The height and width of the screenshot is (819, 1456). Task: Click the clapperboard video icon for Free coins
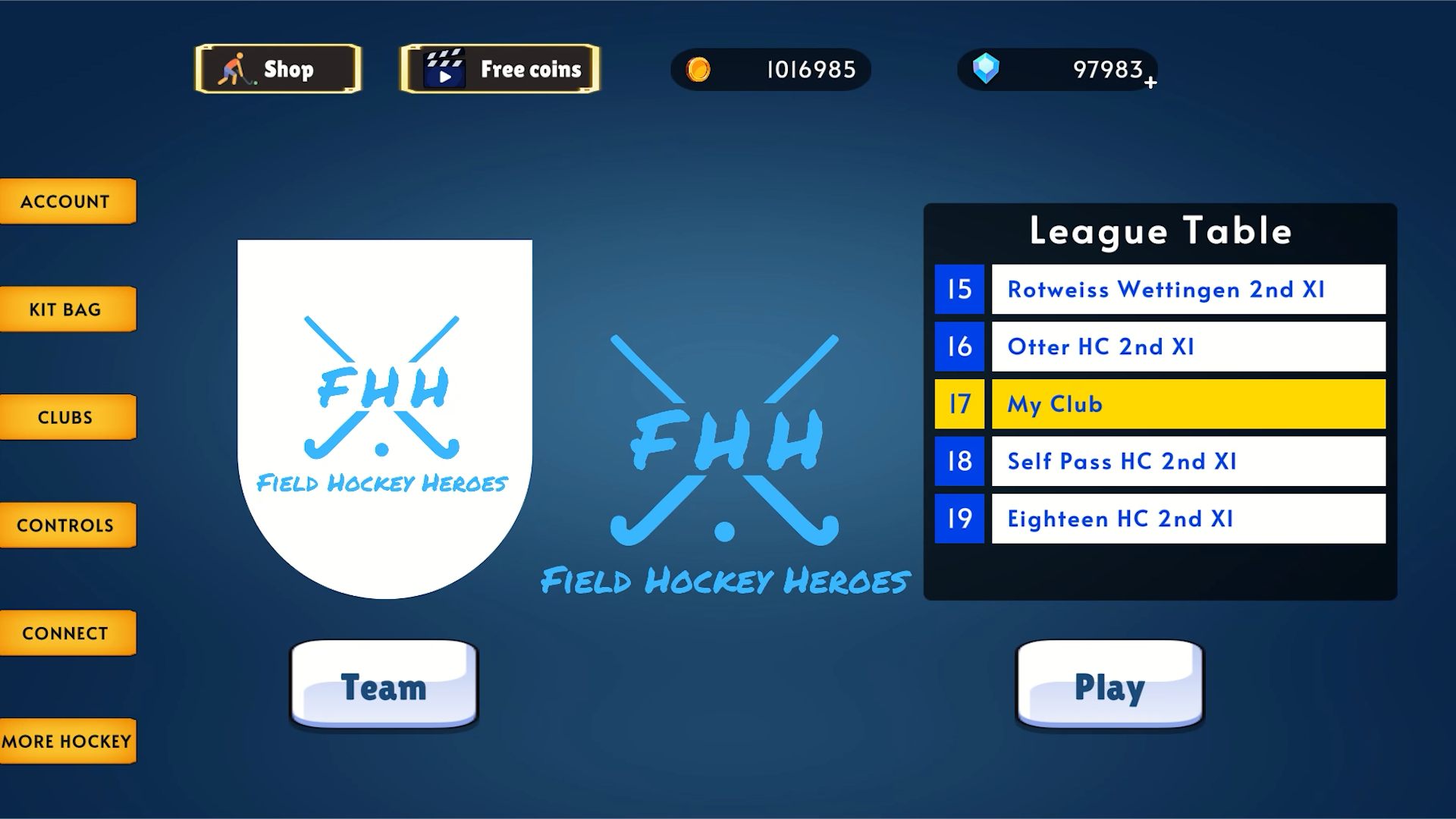[446, 68]
